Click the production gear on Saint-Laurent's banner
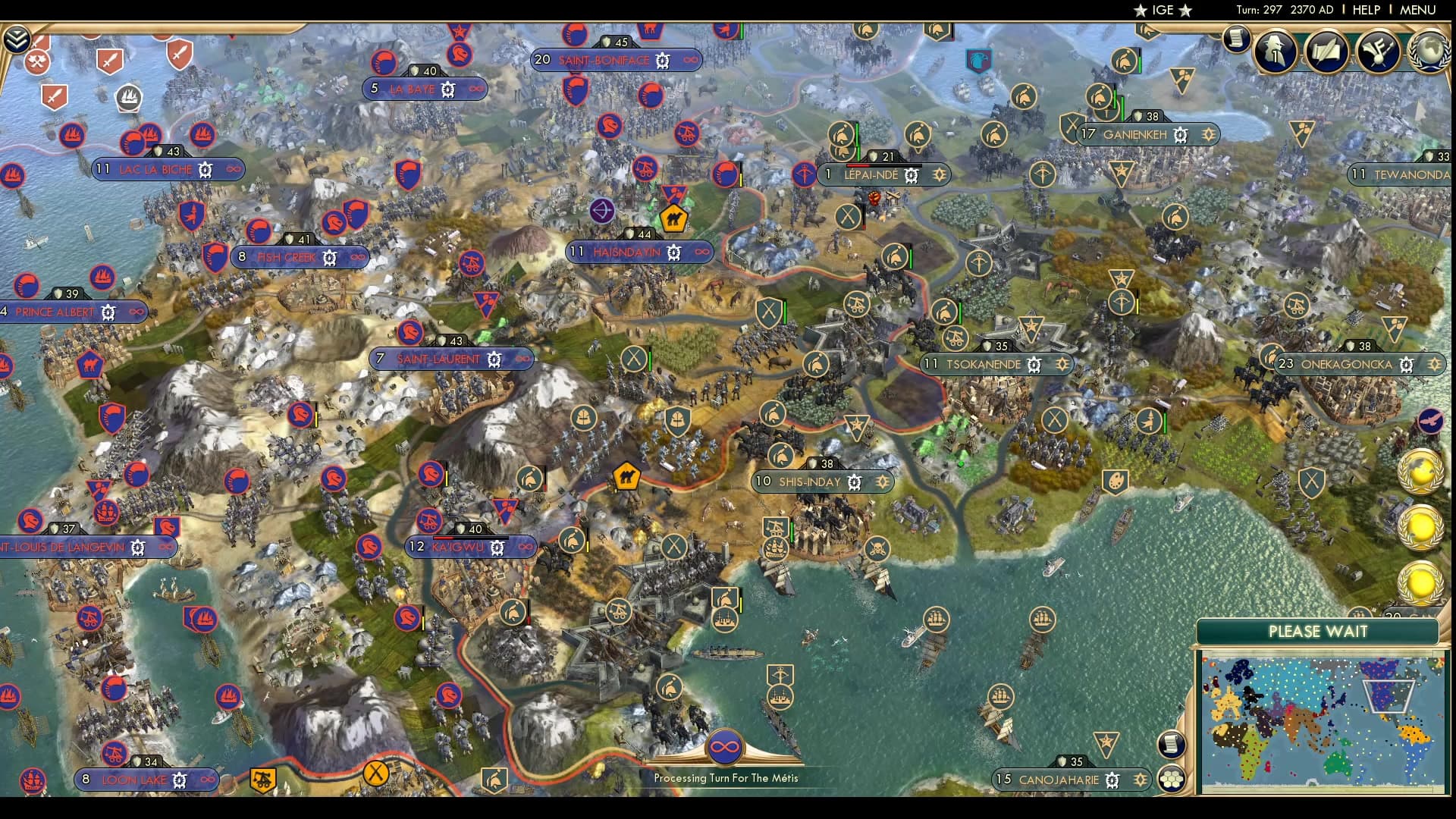1456x819 pixels. 494,359
